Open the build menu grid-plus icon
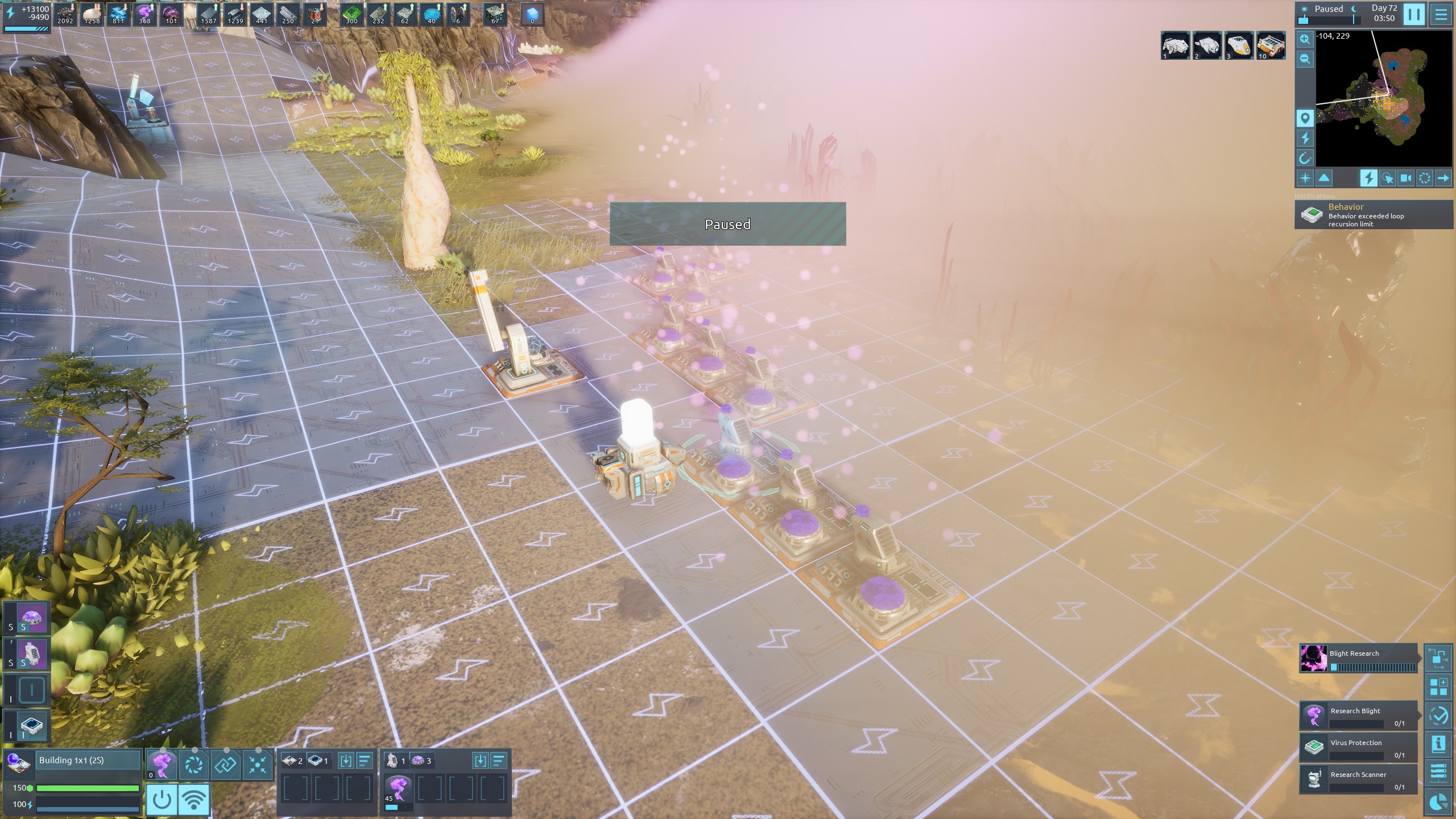Screen dimensions: 1456x819 (1438, 687)
